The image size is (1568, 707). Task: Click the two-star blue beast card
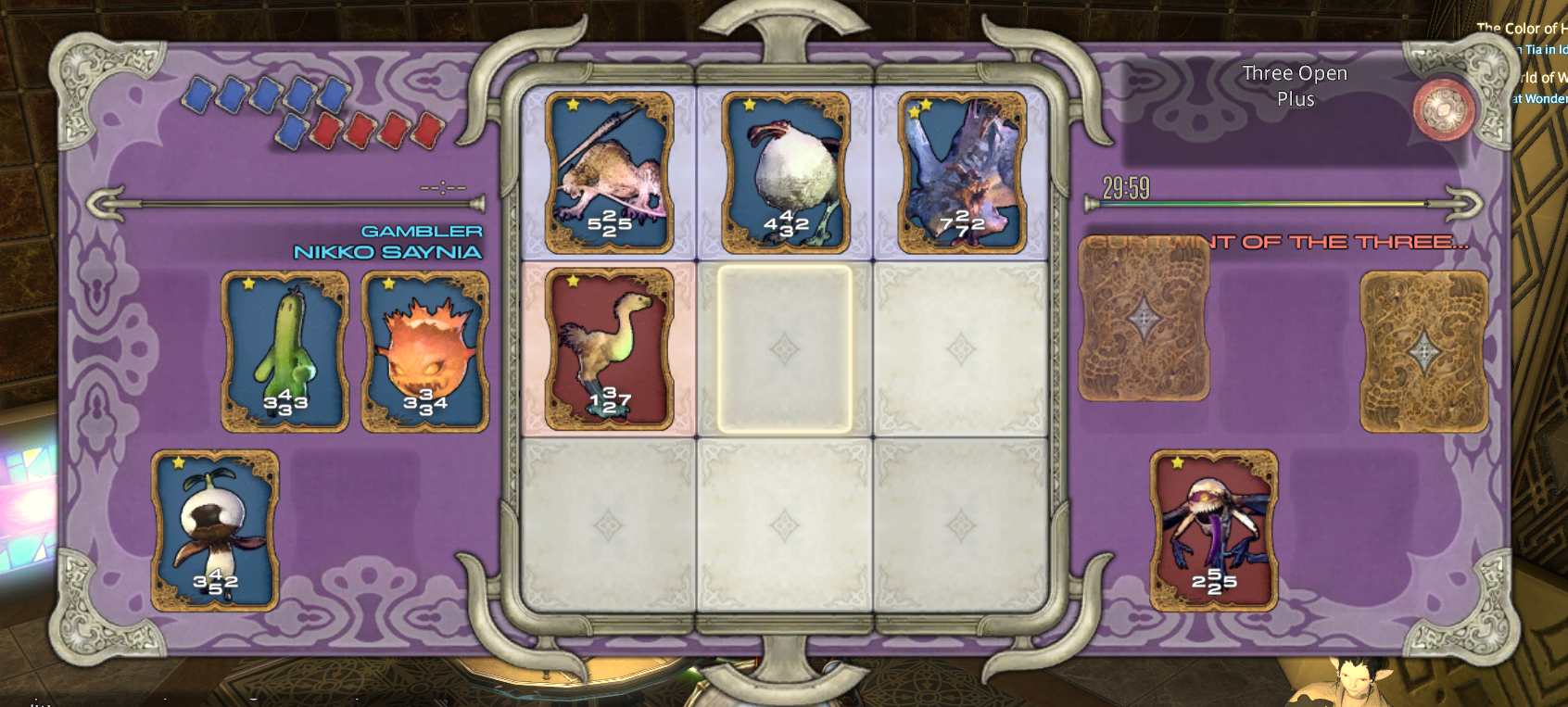pos(961,172)
